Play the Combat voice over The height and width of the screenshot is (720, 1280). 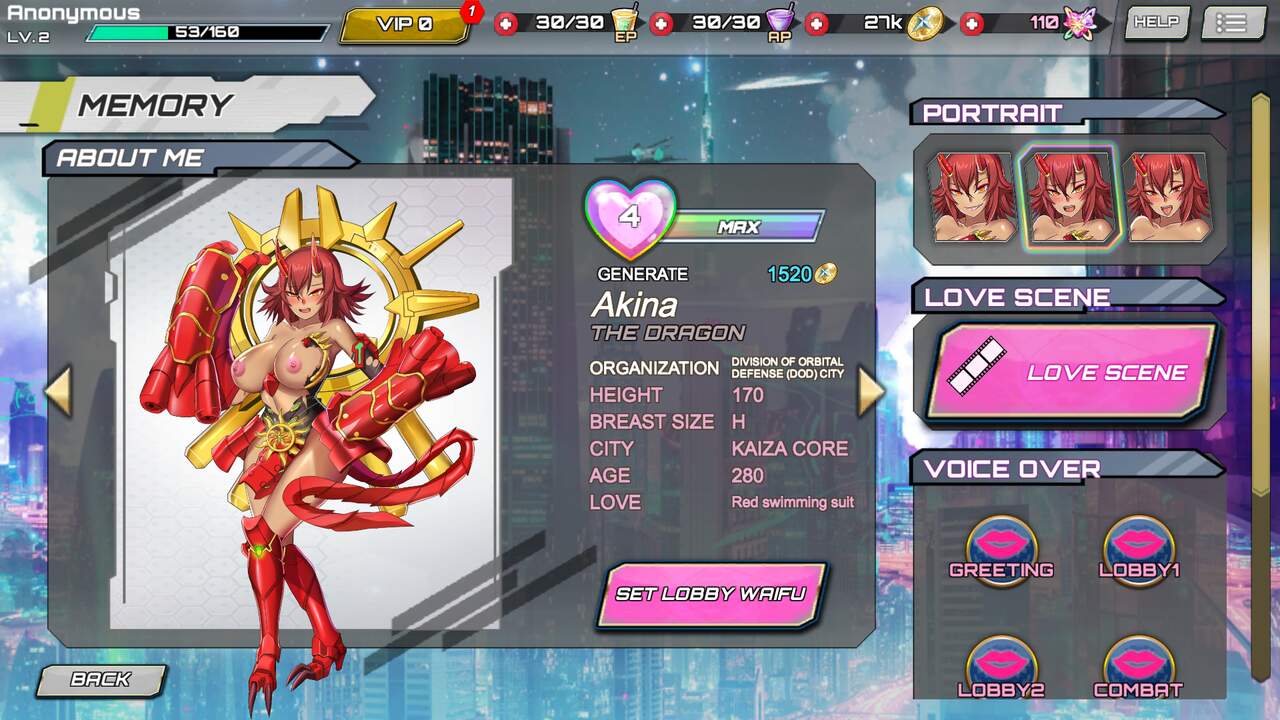1138,668
